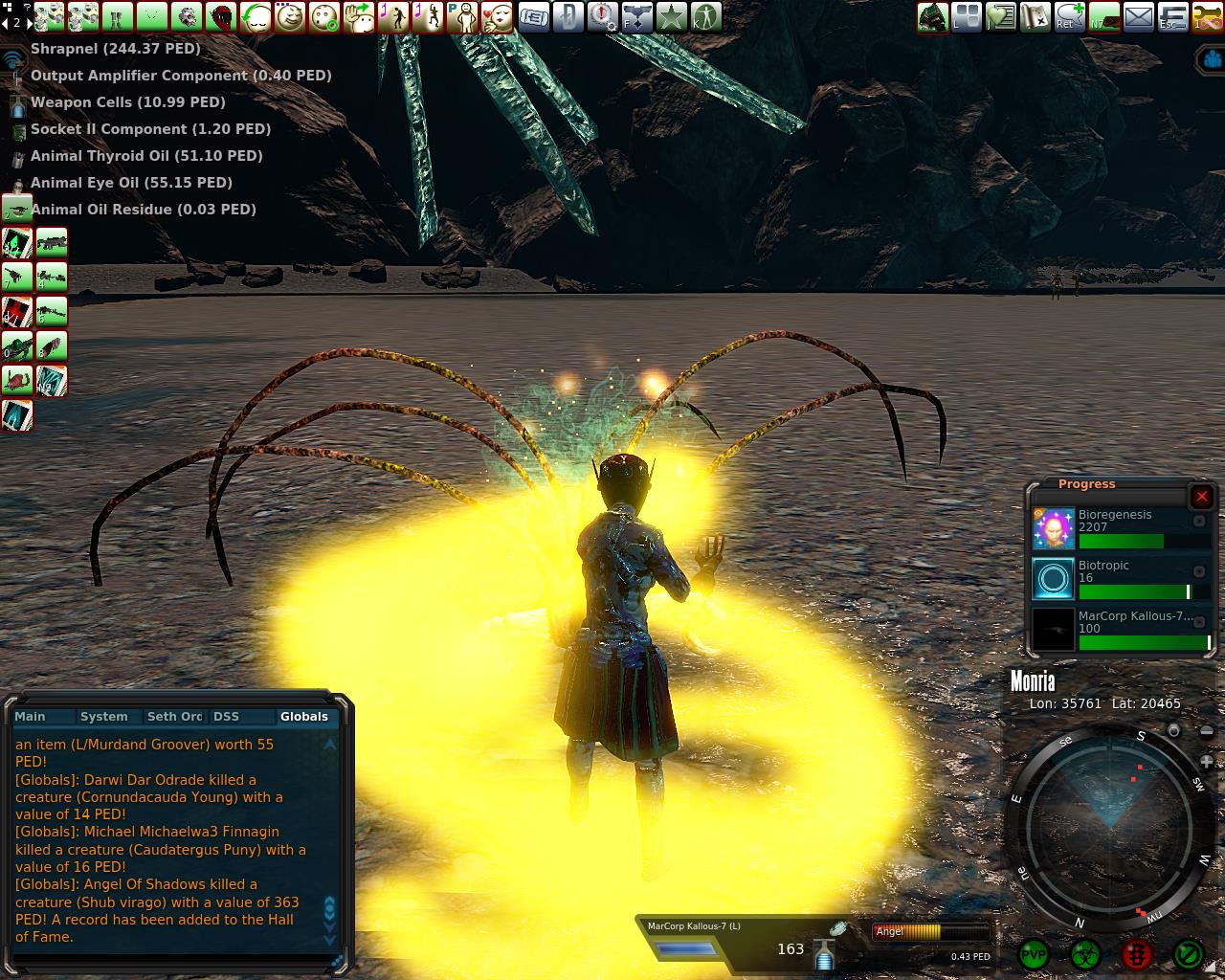Open the treasure map icon

click(x=1035, y=16)
